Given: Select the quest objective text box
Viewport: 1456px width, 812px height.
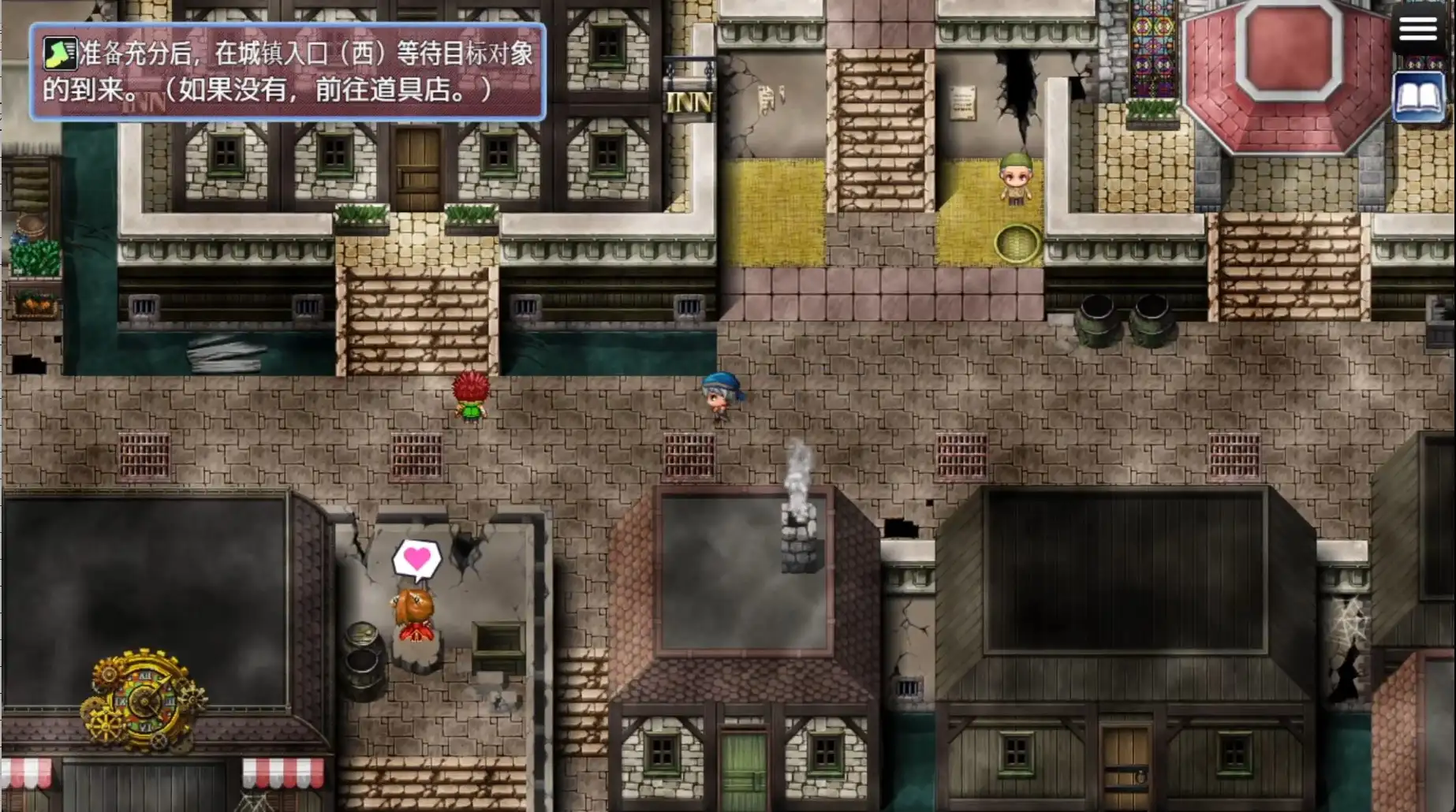Looking at the screenshot, I should 288,72.
